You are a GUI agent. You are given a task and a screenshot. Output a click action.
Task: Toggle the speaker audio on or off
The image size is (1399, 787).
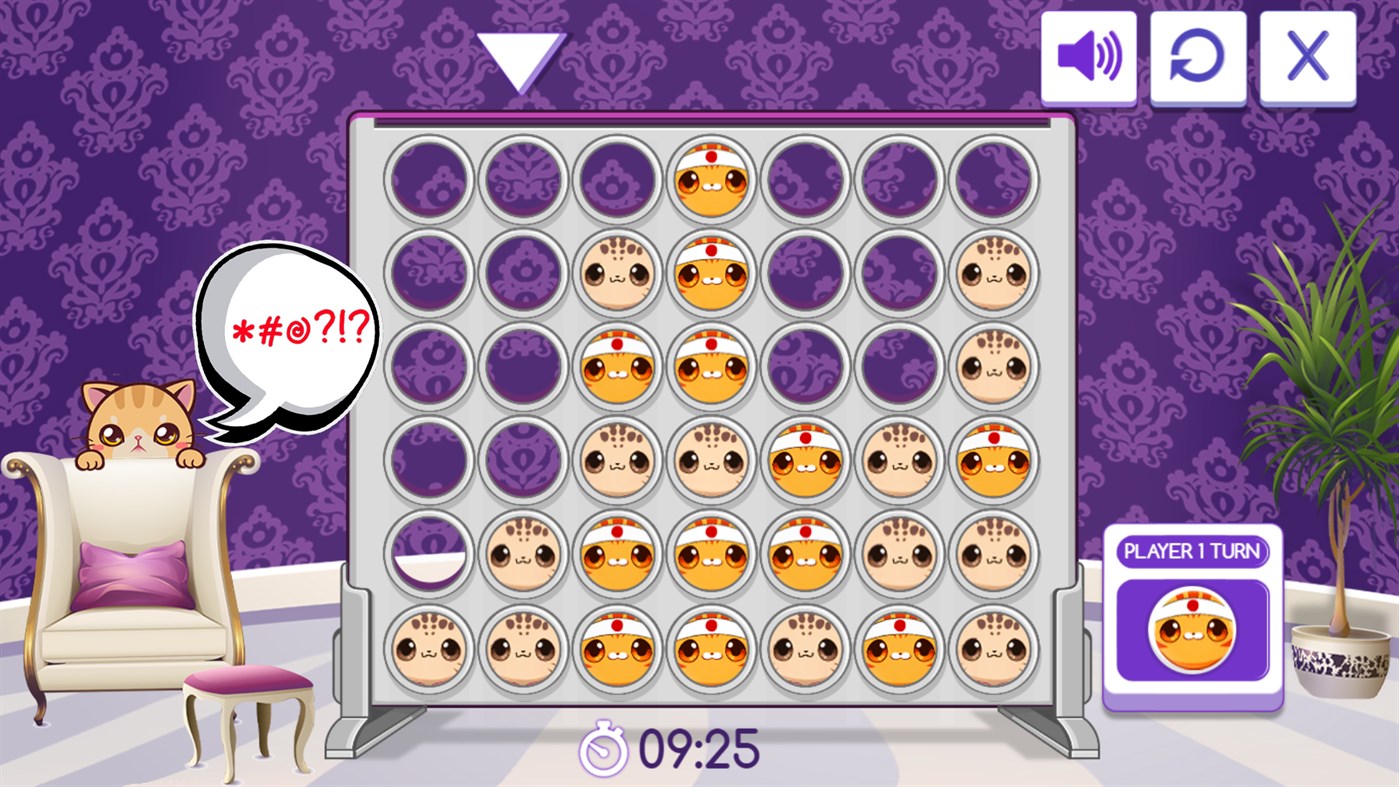pyautogui.click(x=1089, y=57)
